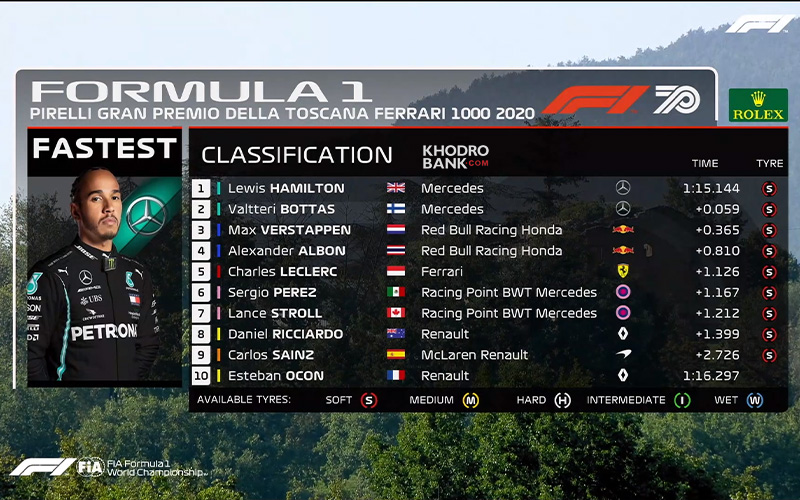Select Lance Stroll's row
Screen dimensions: 800x500
pyautogui.click(x=275, y=313)
